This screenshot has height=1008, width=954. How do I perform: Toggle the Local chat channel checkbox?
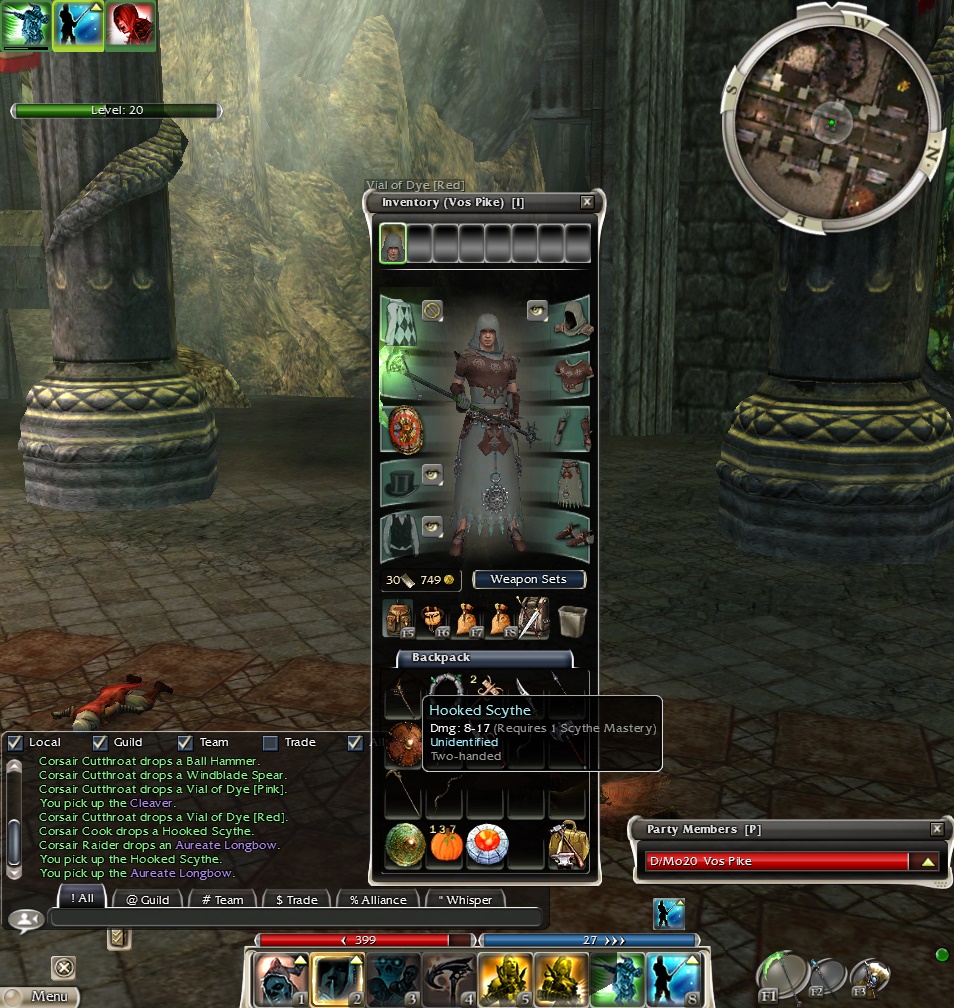click(x=15, y=742)
